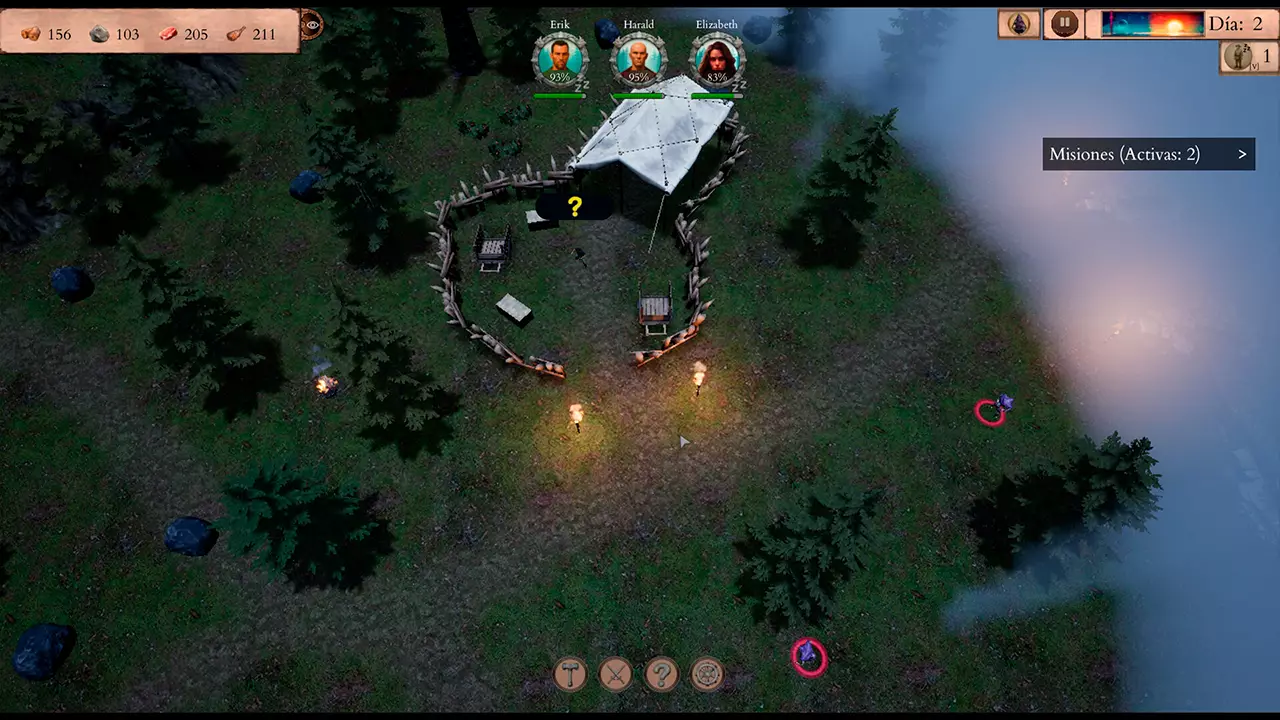Click the yellow question mark quest marker

click(575, 207)
